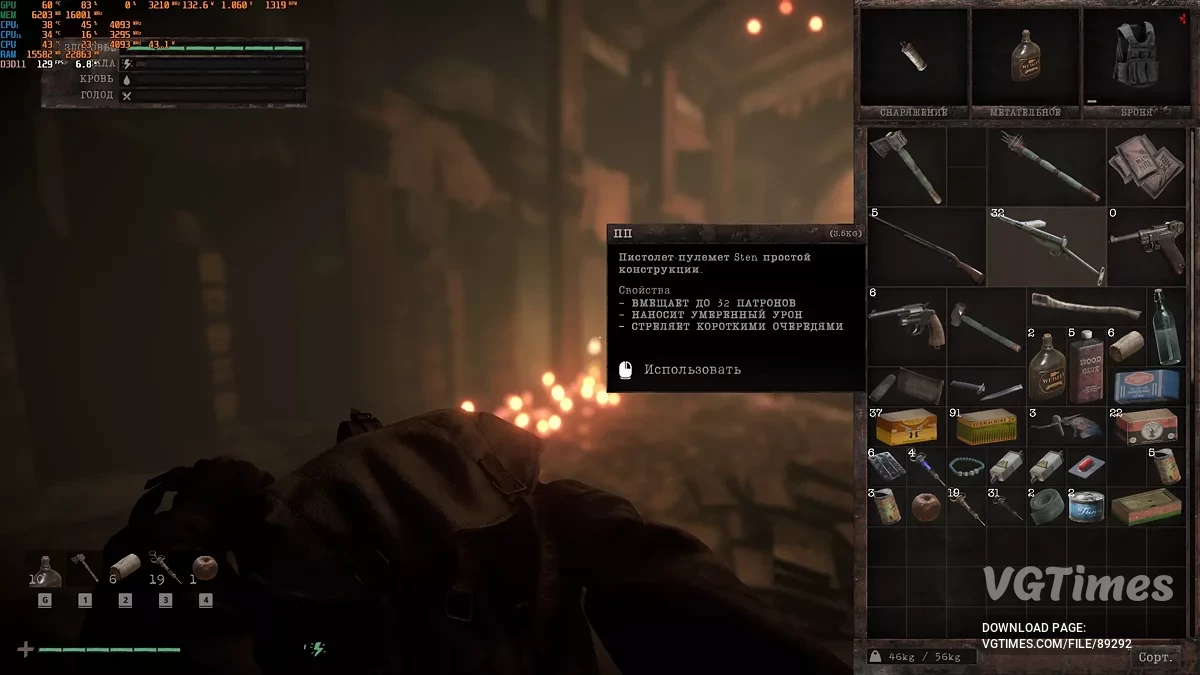1200x675 pixels.
Task: Select the bead bracelet item
Action: pos(966,466)
